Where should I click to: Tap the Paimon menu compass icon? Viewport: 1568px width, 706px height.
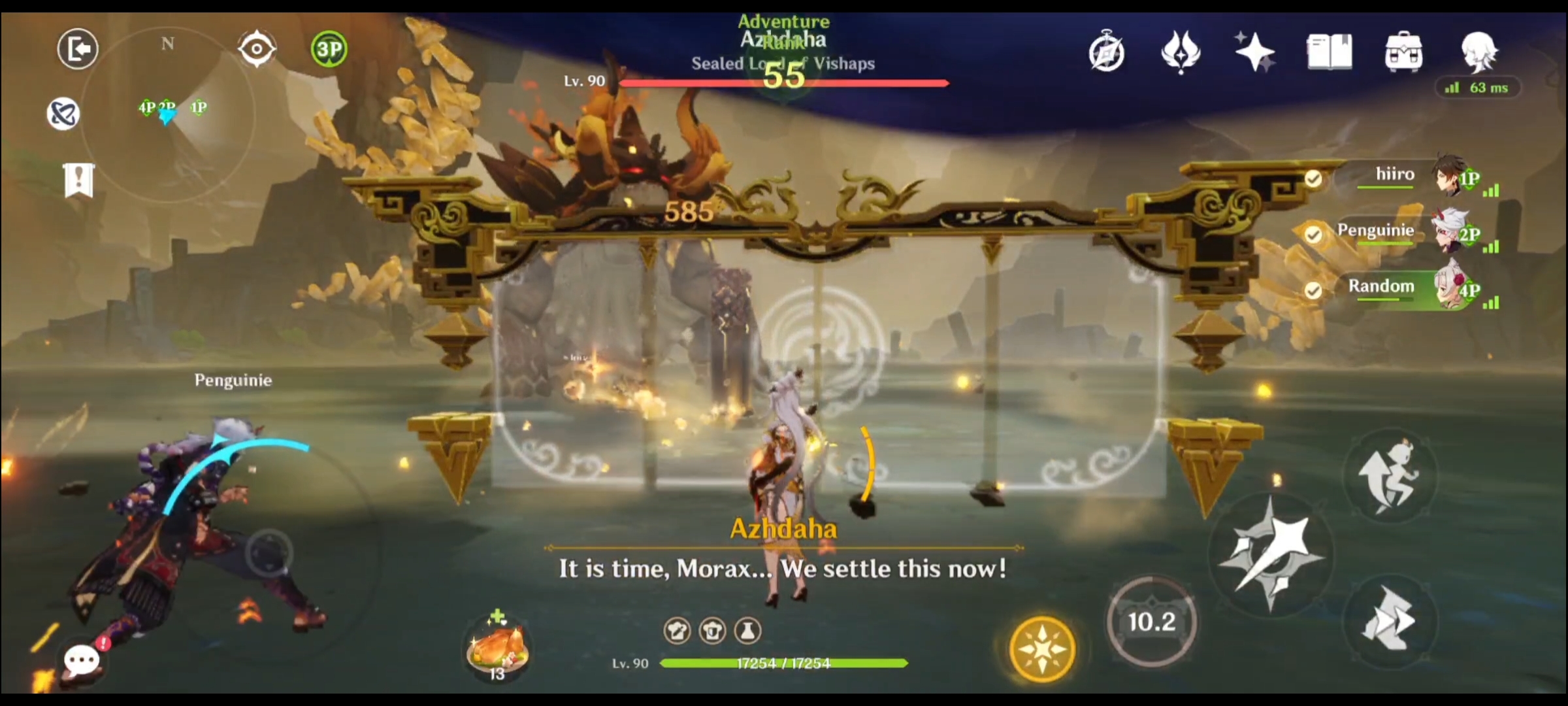[x=1105, y=51]
